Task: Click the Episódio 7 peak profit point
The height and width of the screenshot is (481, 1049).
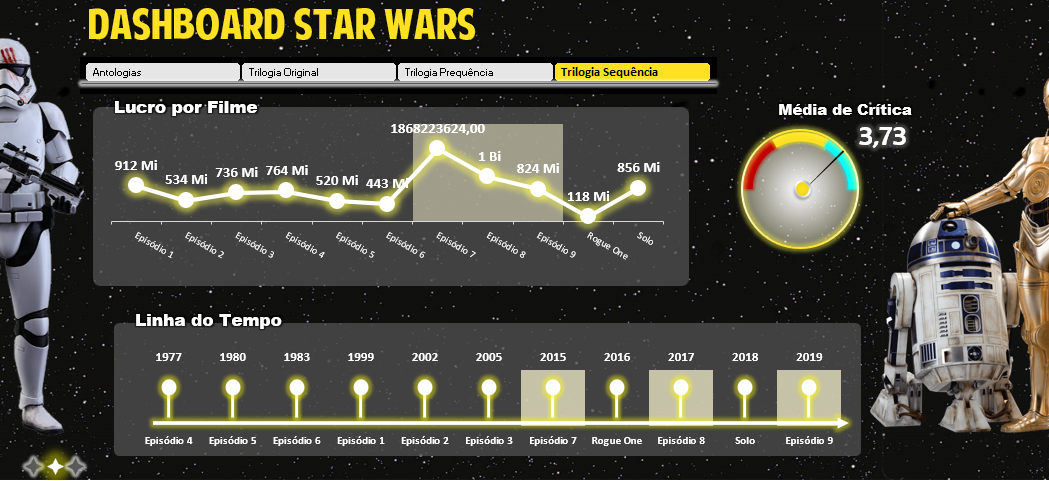Action: coord(437,149)
